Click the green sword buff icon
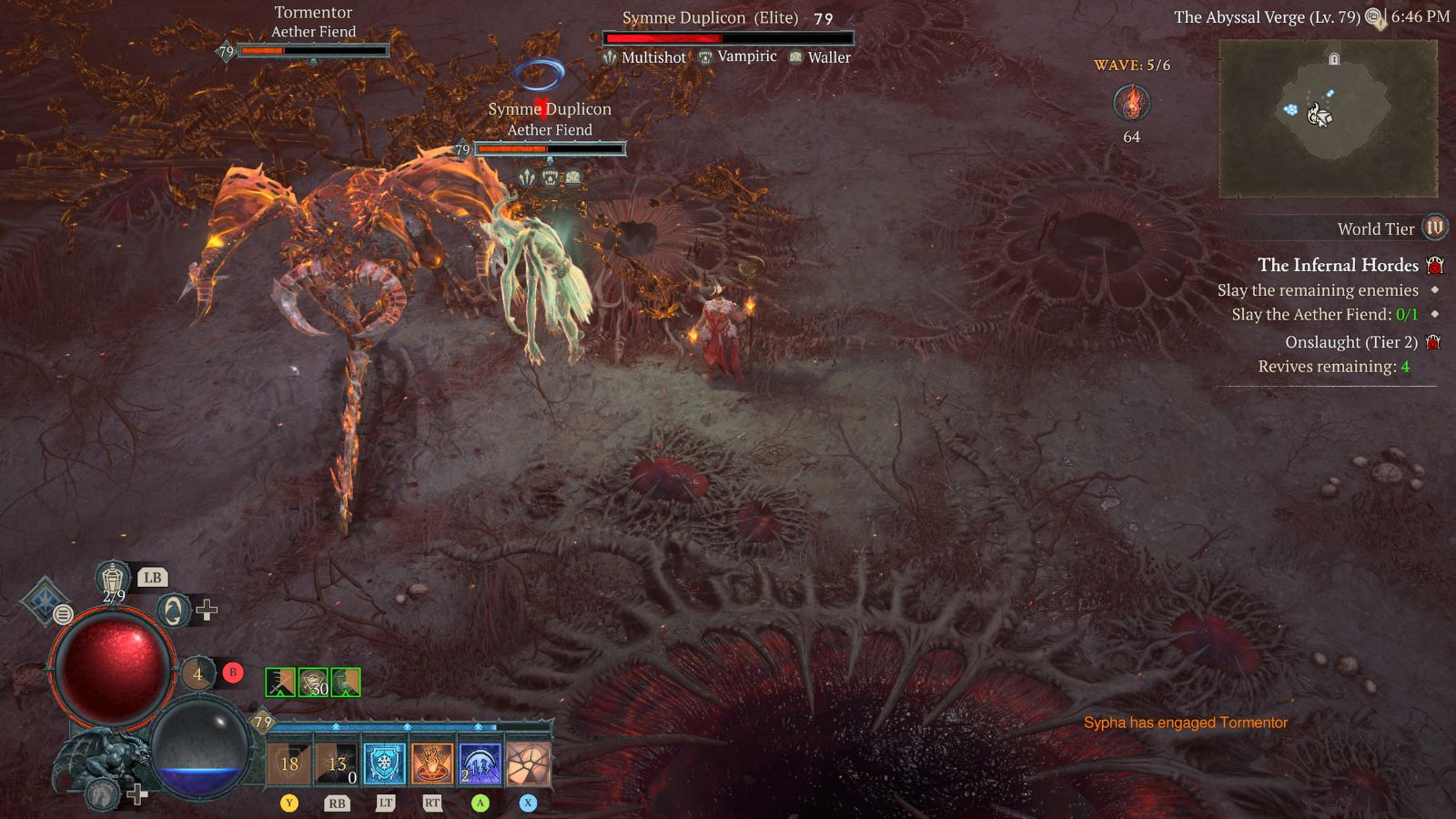1456x819 pixels. 279,681
